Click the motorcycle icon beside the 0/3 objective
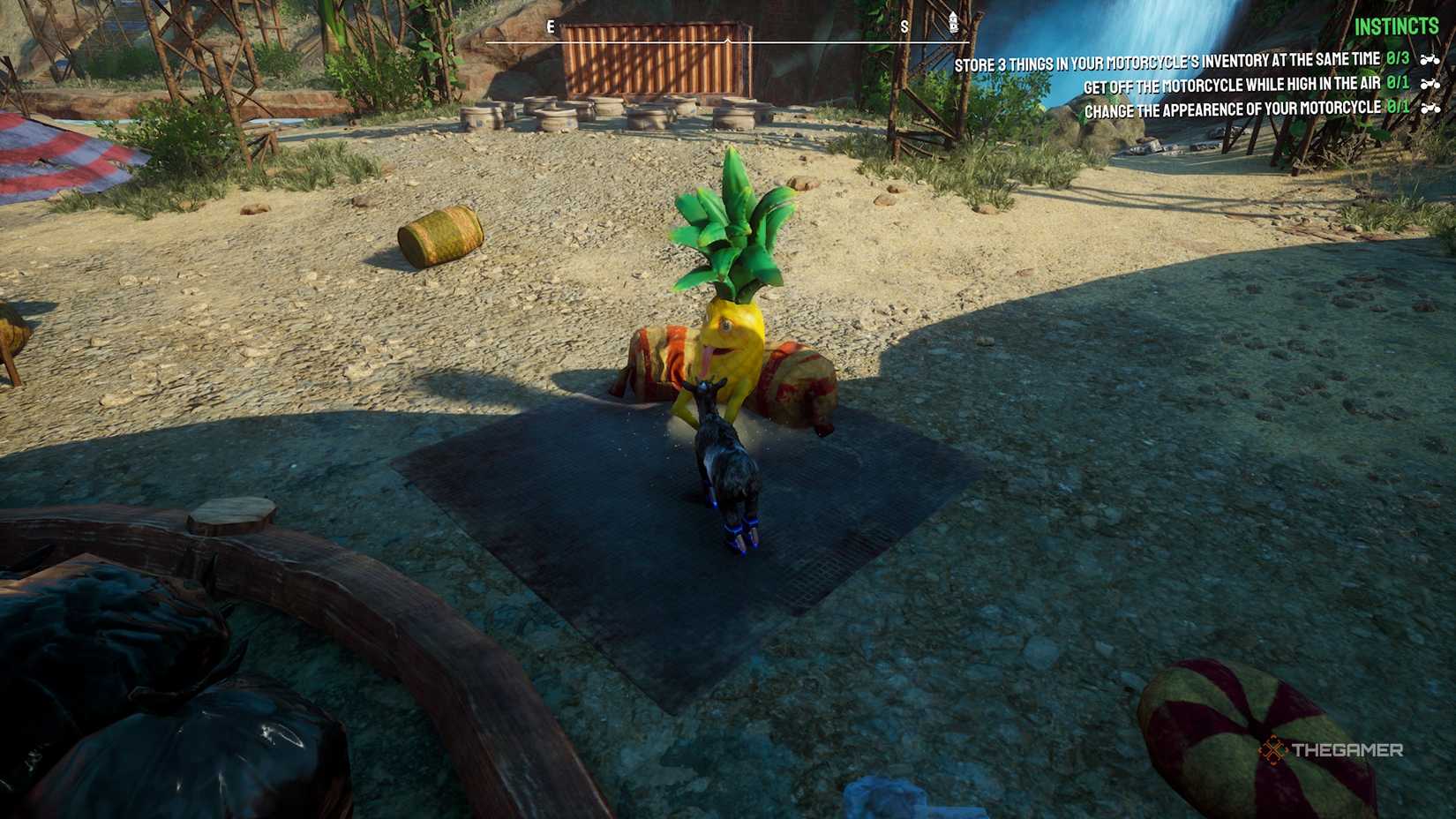Screen dimensions: 1456x819 [1430, 58]
